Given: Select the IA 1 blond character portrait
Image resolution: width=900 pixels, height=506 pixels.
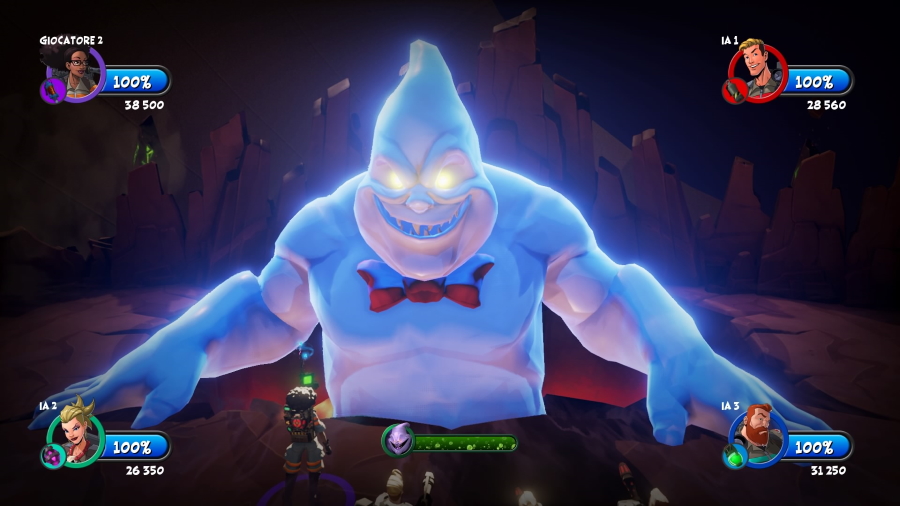Looking at the screenshot, I should click(758, 68).
